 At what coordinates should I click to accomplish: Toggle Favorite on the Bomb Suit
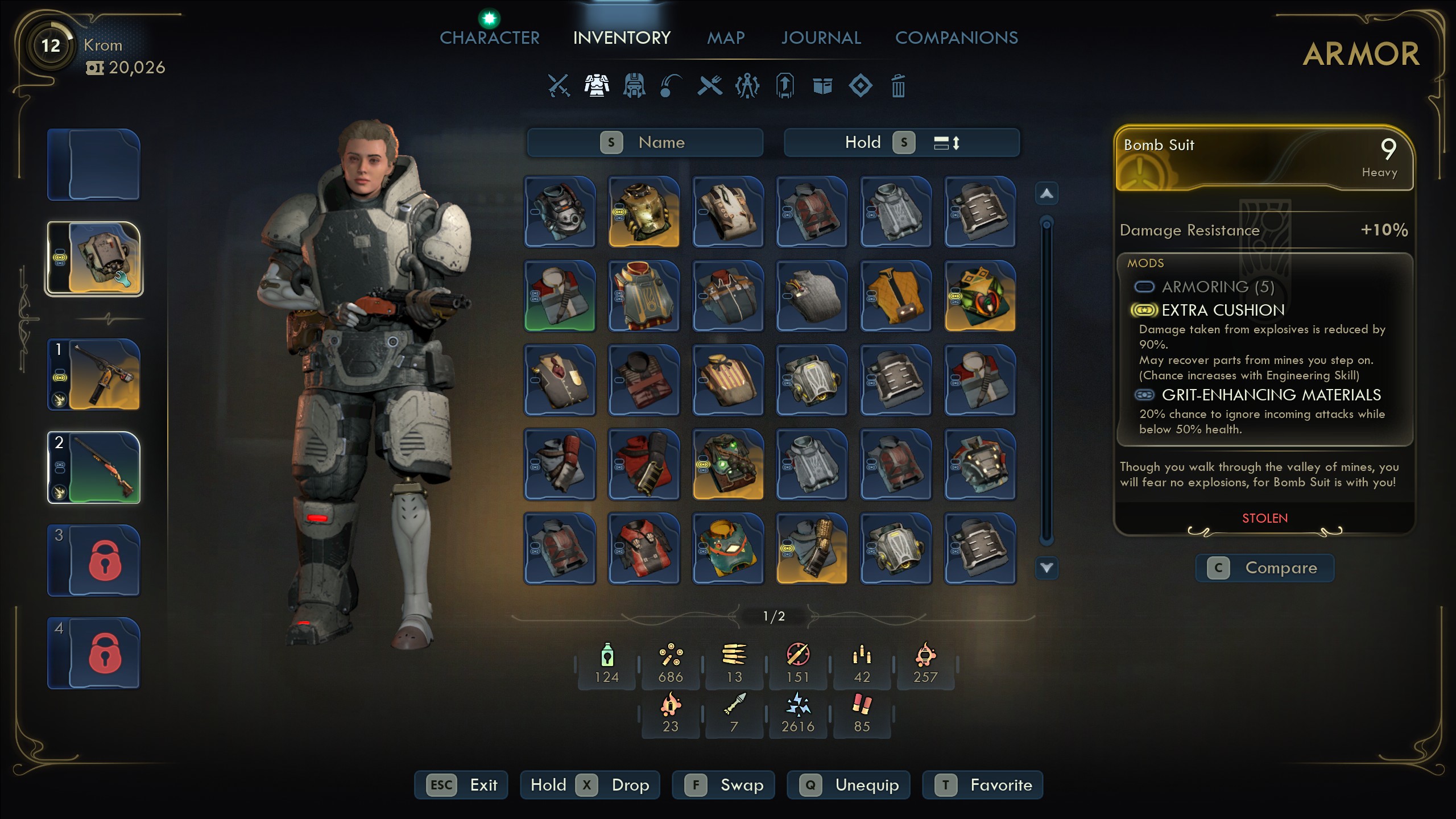[983, 785]
